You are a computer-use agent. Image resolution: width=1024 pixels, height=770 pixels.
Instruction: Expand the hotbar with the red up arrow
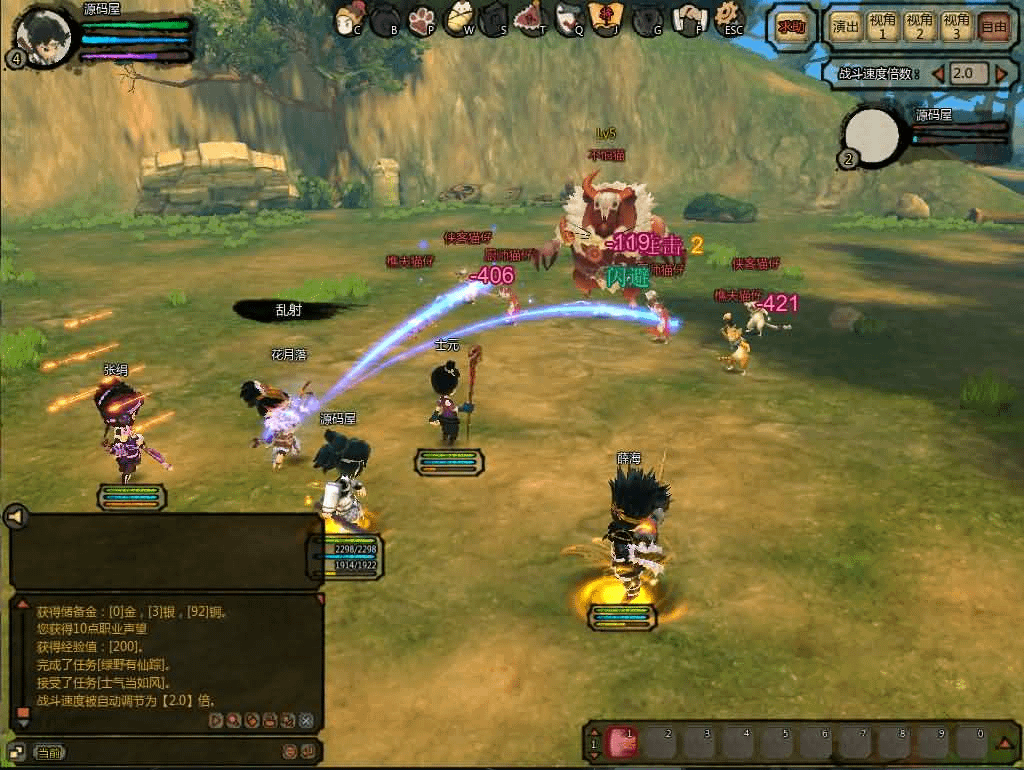[x=1004, y=743]
